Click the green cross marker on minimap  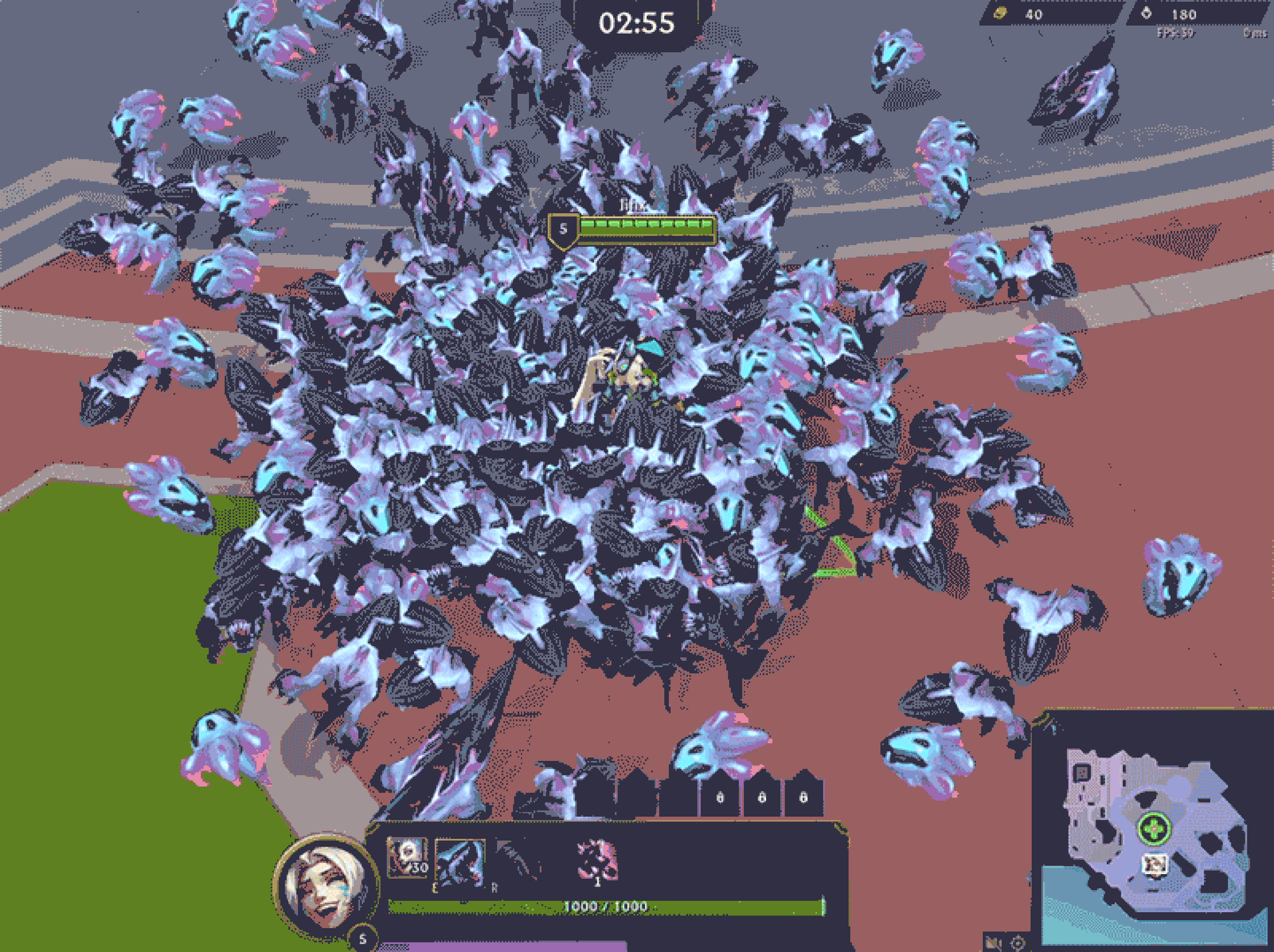click(1154, 829)
